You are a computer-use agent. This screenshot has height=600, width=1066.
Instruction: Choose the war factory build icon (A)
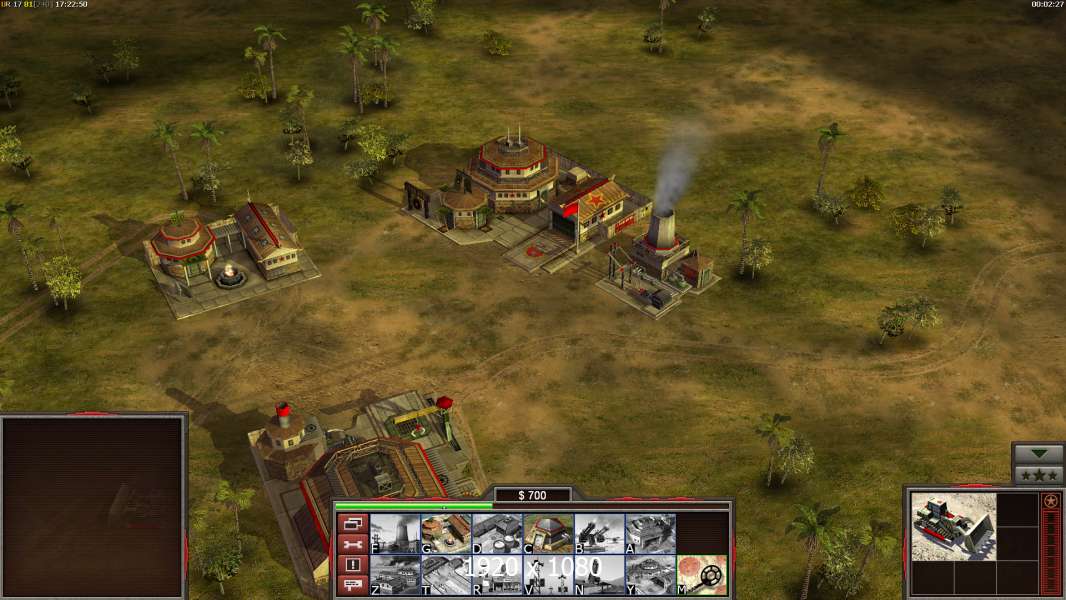tap(650, 534)
